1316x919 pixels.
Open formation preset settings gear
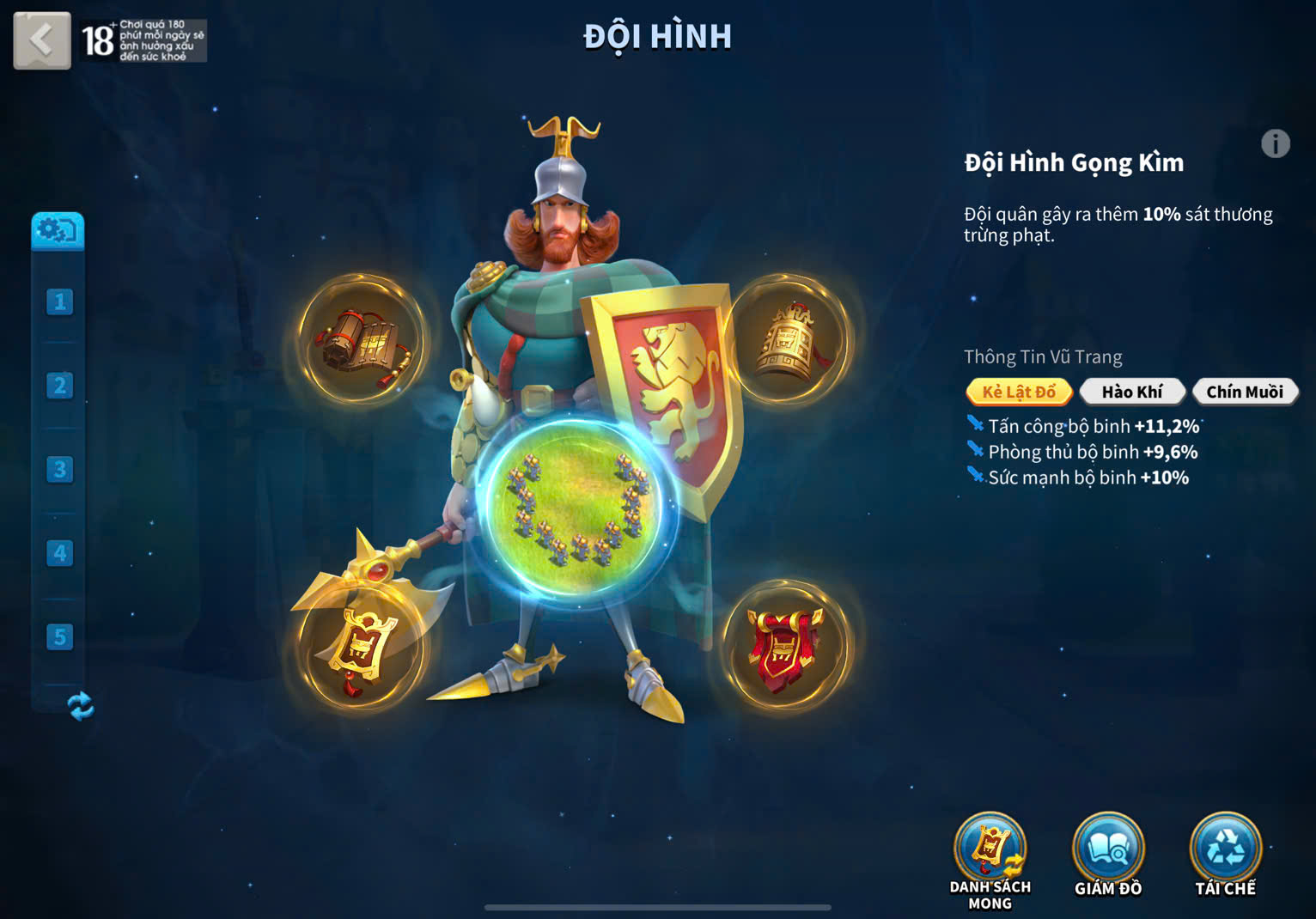(58, 231)
